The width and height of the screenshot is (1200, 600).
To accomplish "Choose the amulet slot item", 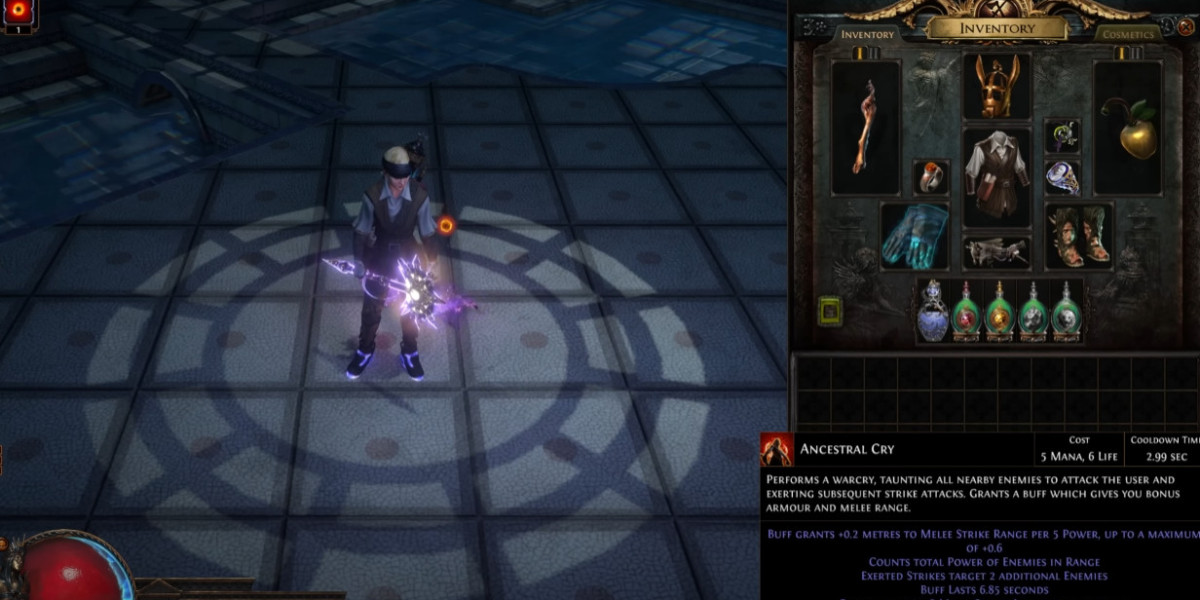I will 1062,135.
